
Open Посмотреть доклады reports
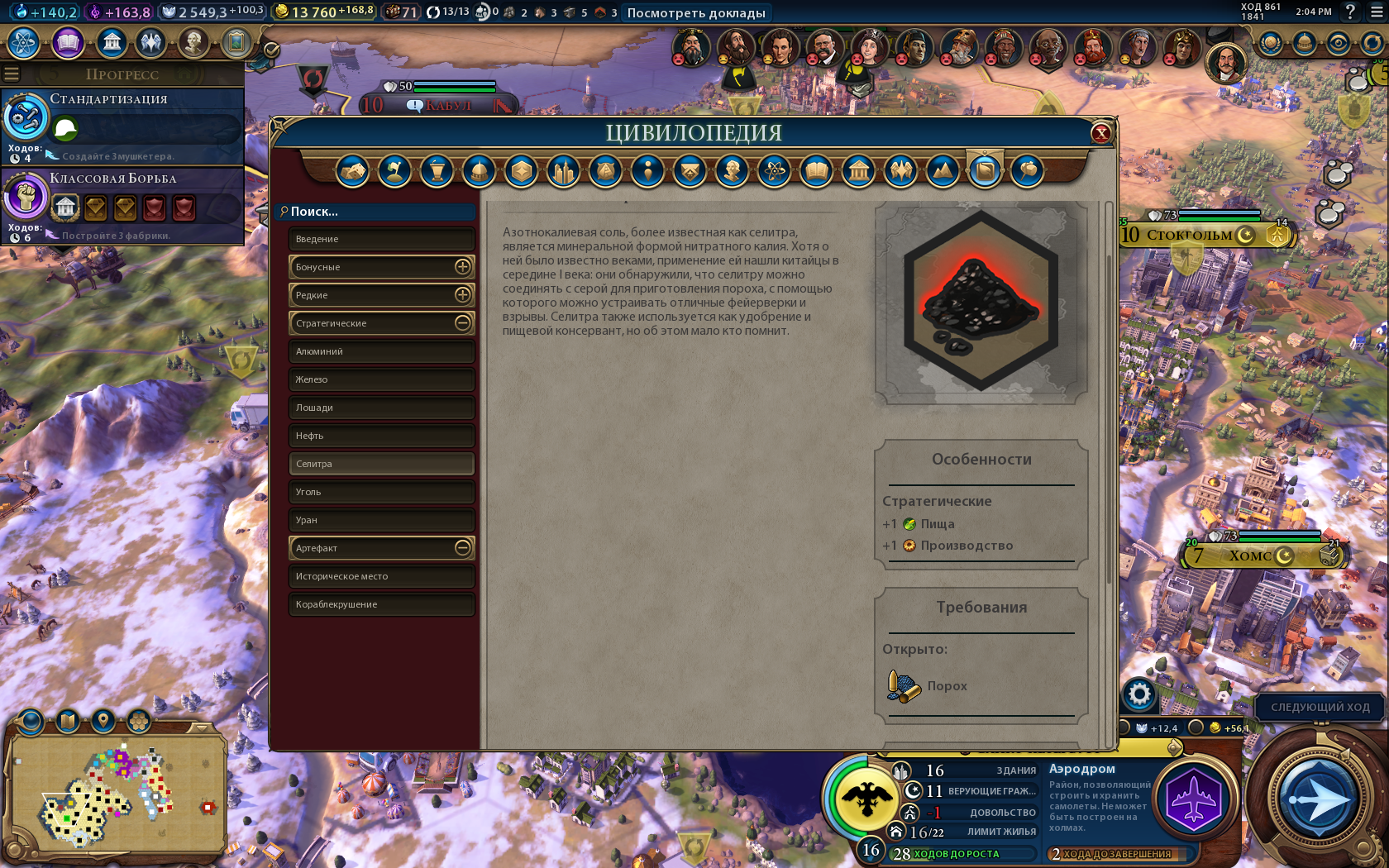tap(695, 13)
